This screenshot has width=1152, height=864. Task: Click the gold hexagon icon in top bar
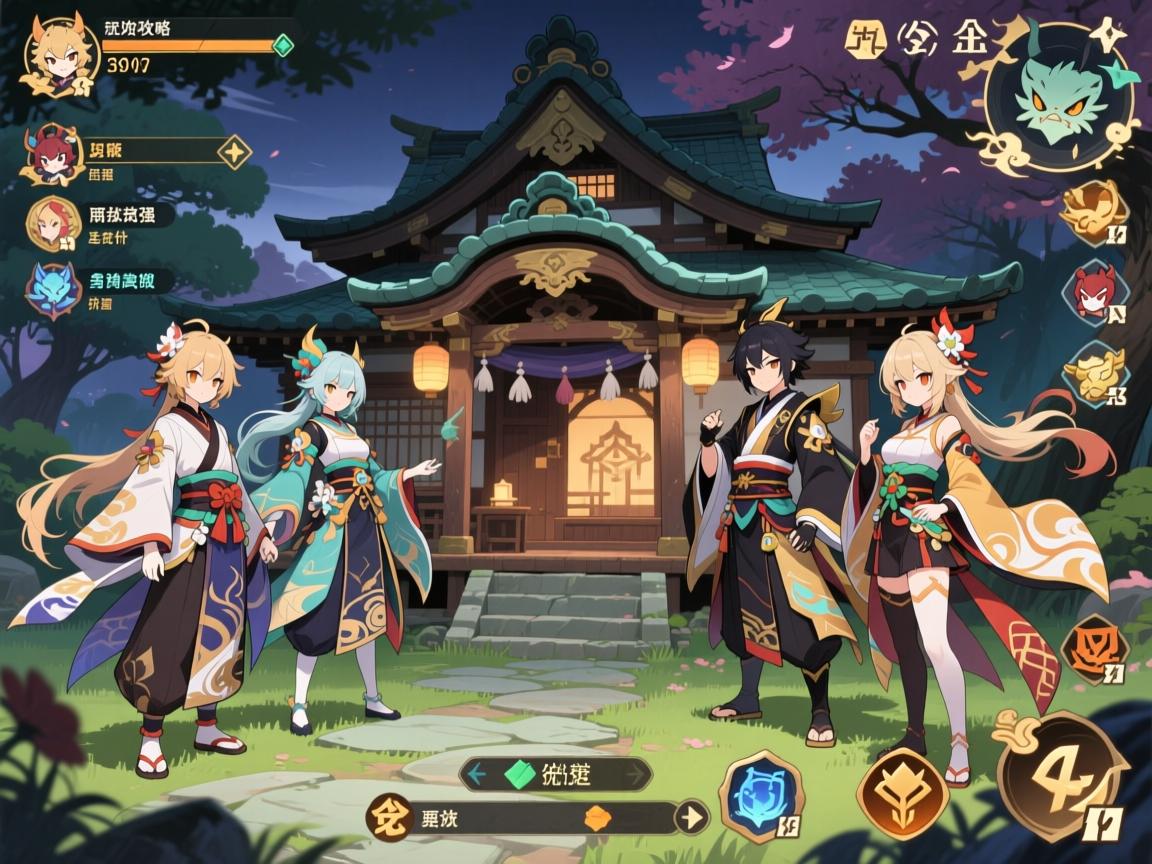pyautogui.click(x=861, y=41)
